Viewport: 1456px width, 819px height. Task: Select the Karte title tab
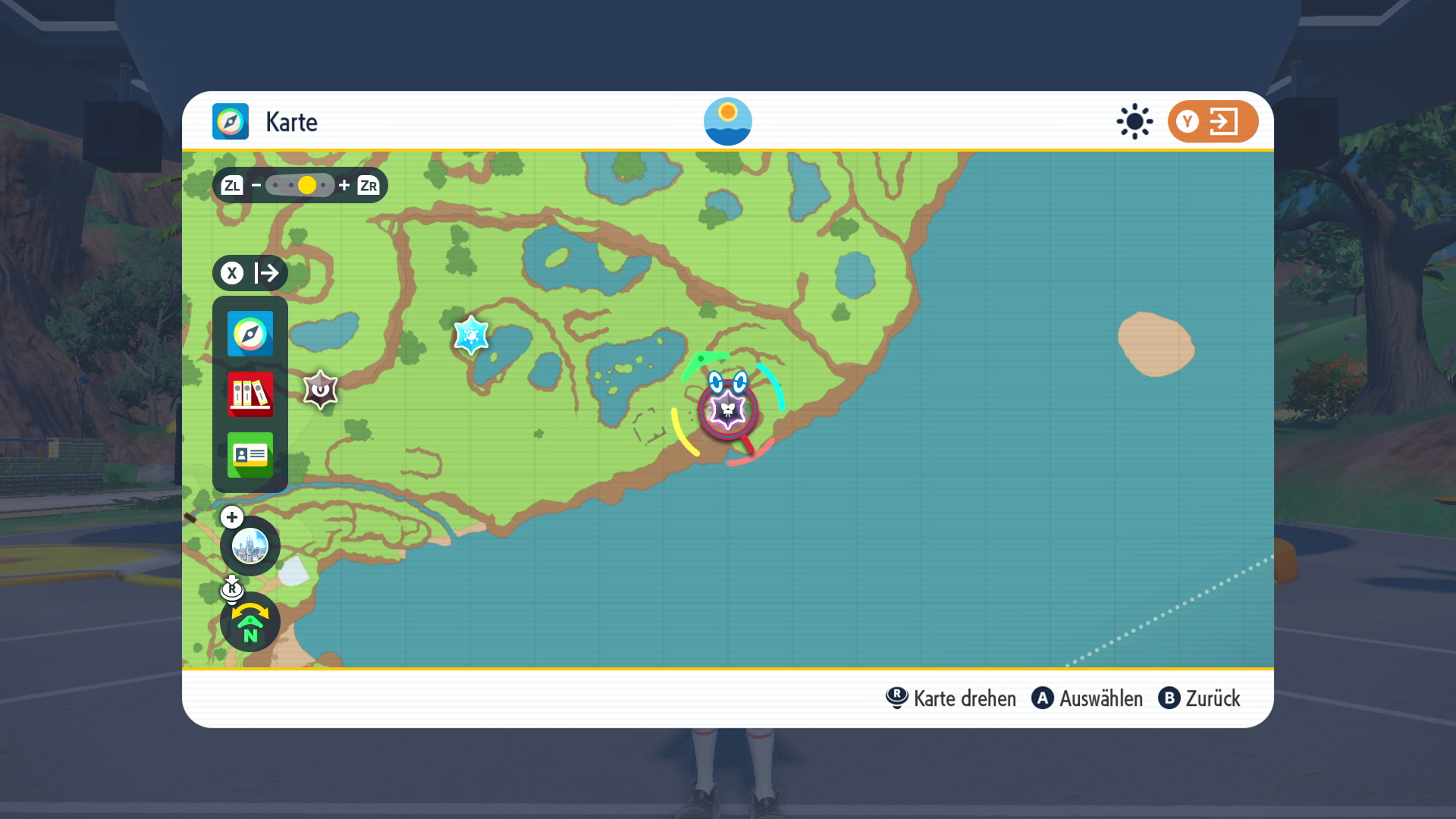tap(290, 121)
